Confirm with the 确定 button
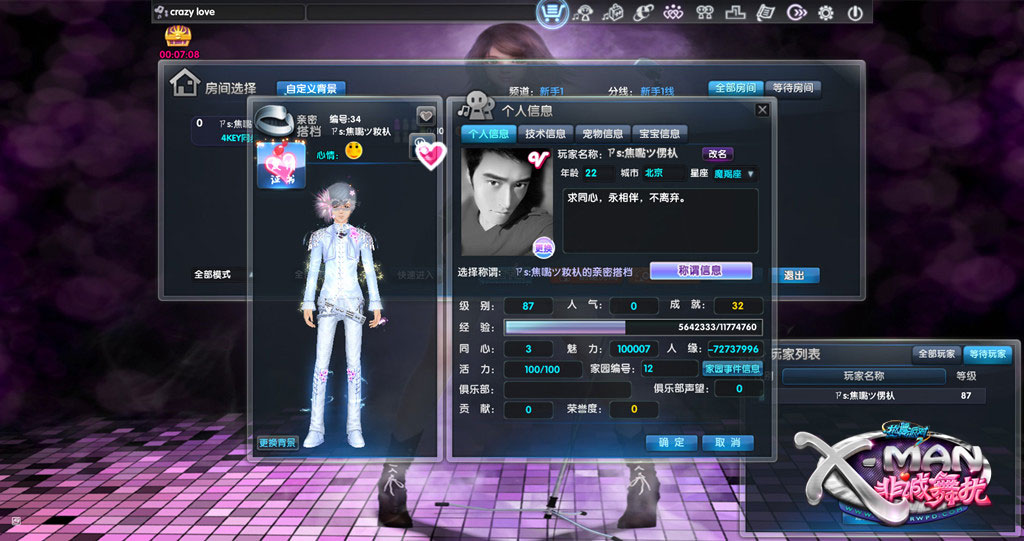1024x541 pixels. [x=671, y=442]
